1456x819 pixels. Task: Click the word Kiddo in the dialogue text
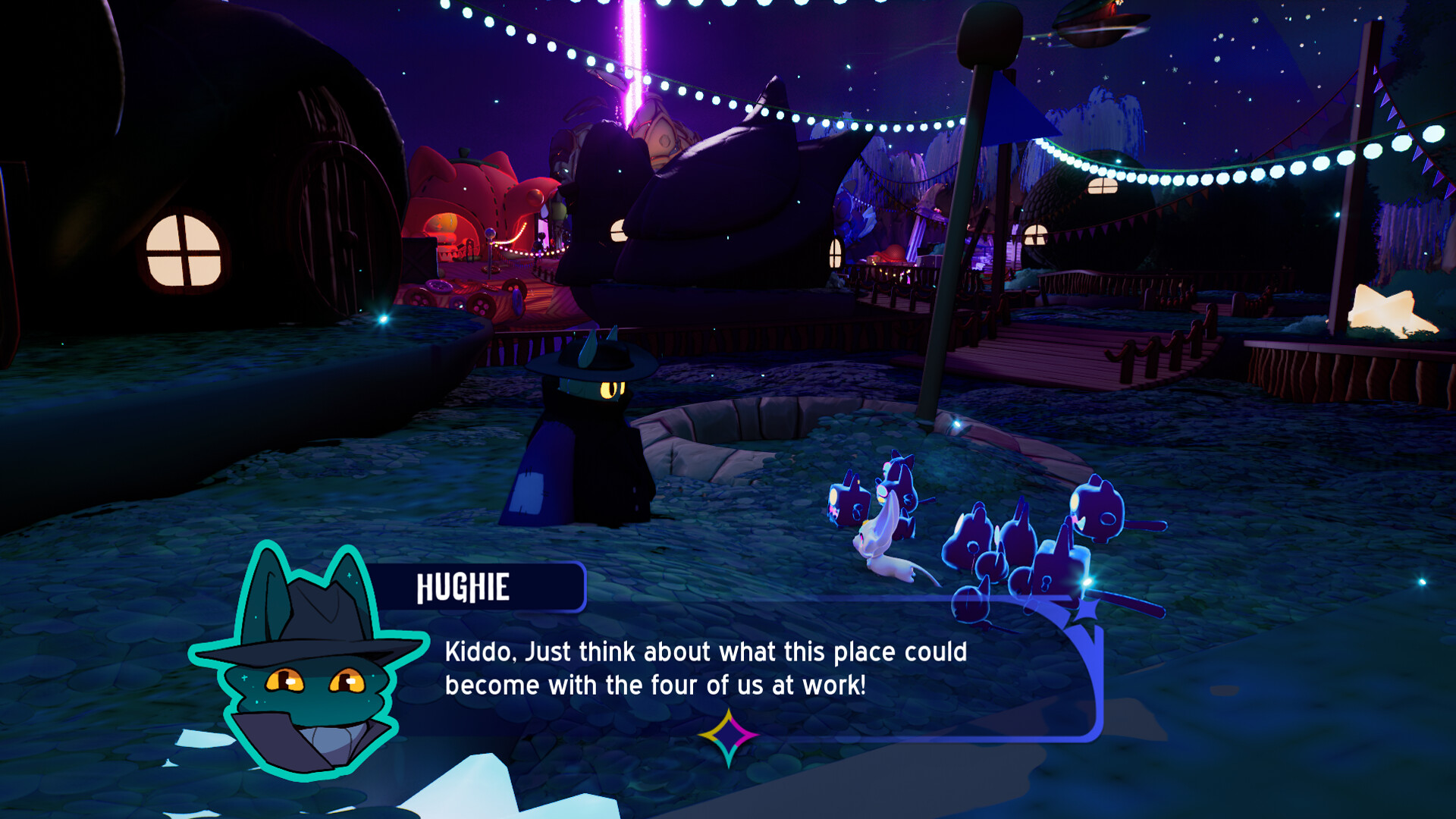point(474,651)
